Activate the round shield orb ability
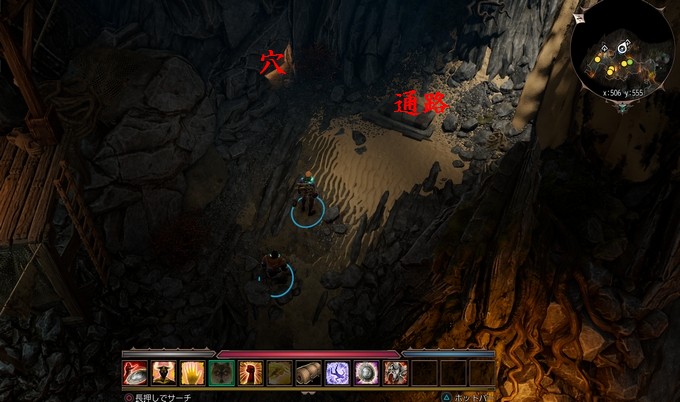Viewport: 680px width, 402px height. [x=367, y=373]
